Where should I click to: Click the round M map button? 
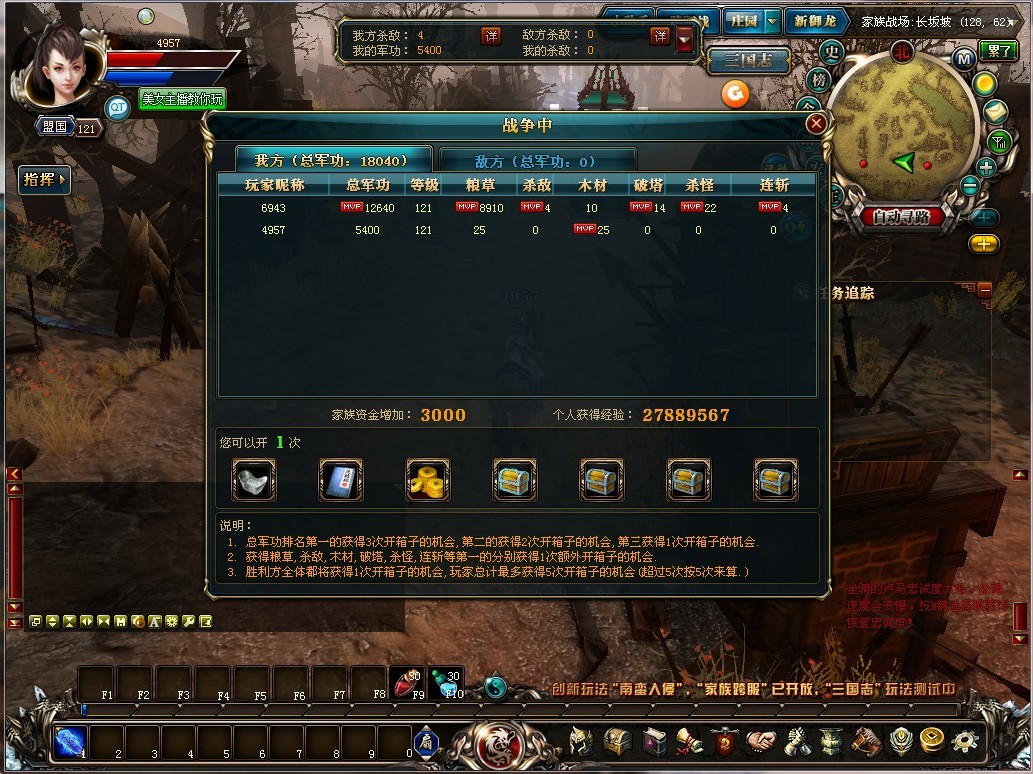(964, 59)
